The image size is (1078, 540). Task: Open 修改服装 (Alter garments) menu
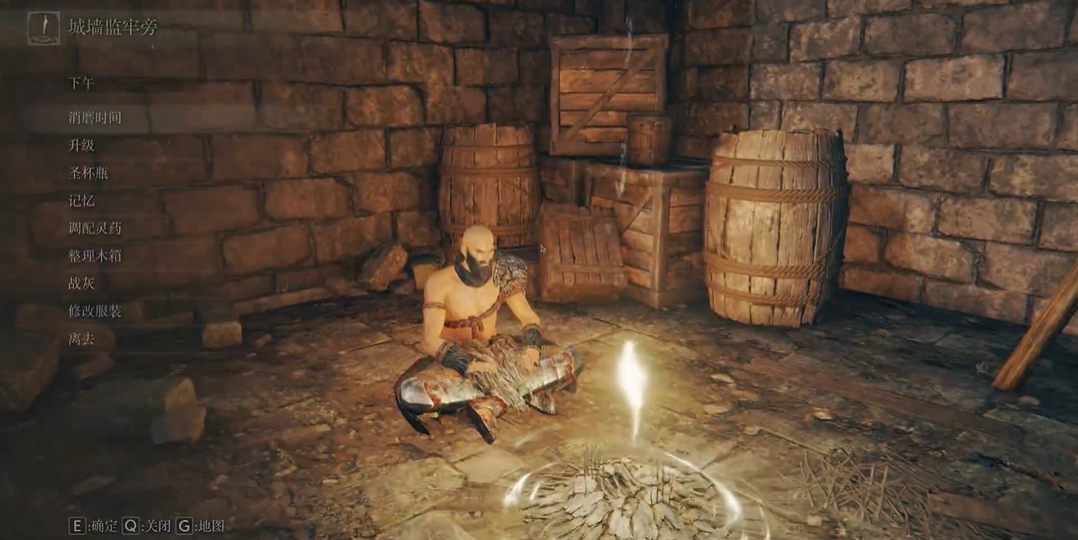click(95, 311)
